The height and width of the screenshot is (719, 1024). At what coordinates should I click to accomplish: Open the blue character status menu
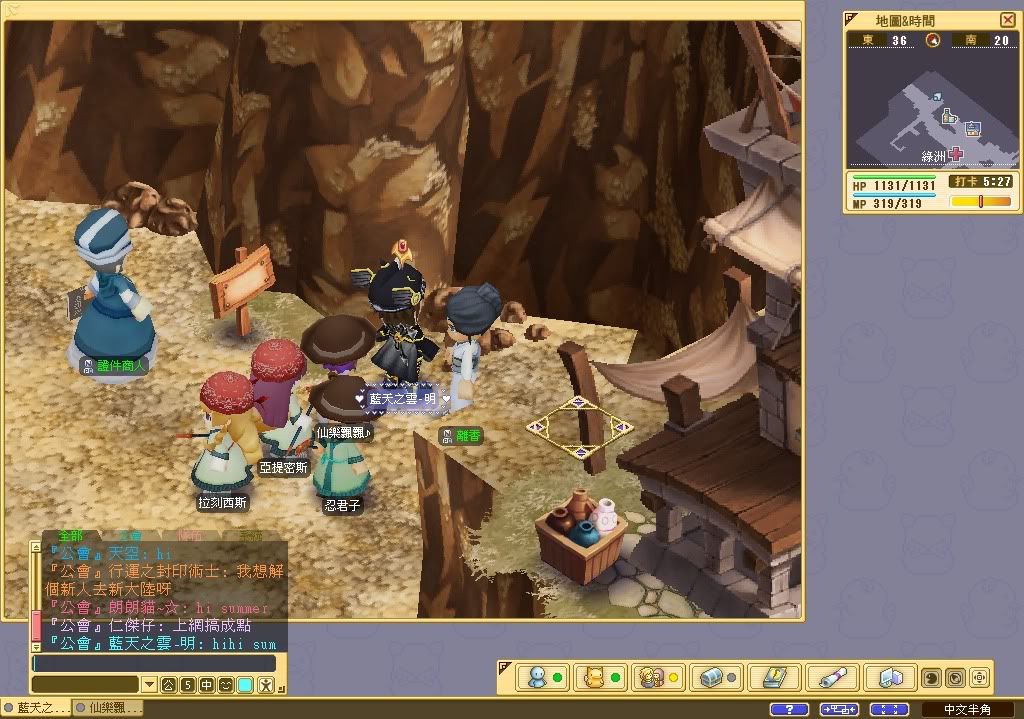[538, 677]
